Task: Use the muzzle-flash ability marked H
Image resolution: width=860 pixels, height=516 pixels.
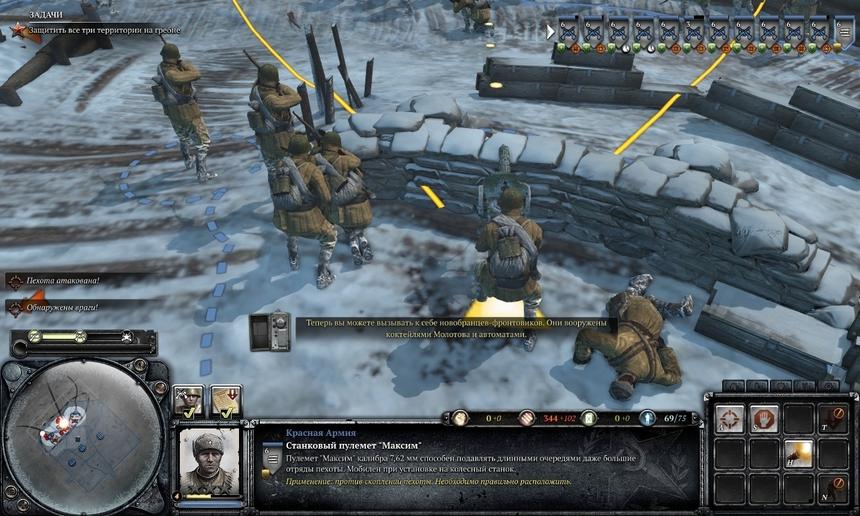Action: 797,453
